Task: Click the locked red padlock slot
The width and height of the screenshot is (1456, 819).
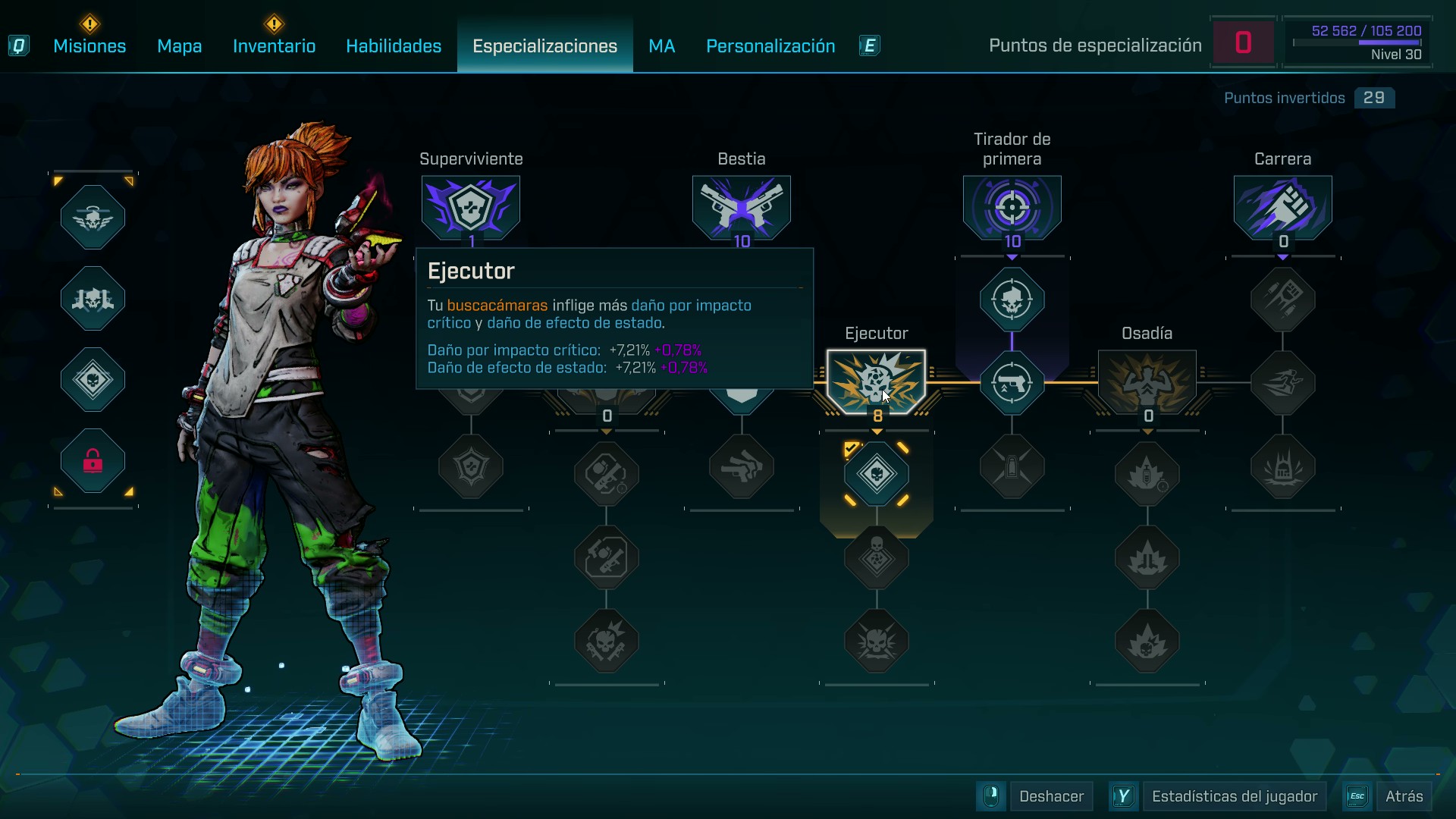Action: [93, 460]
